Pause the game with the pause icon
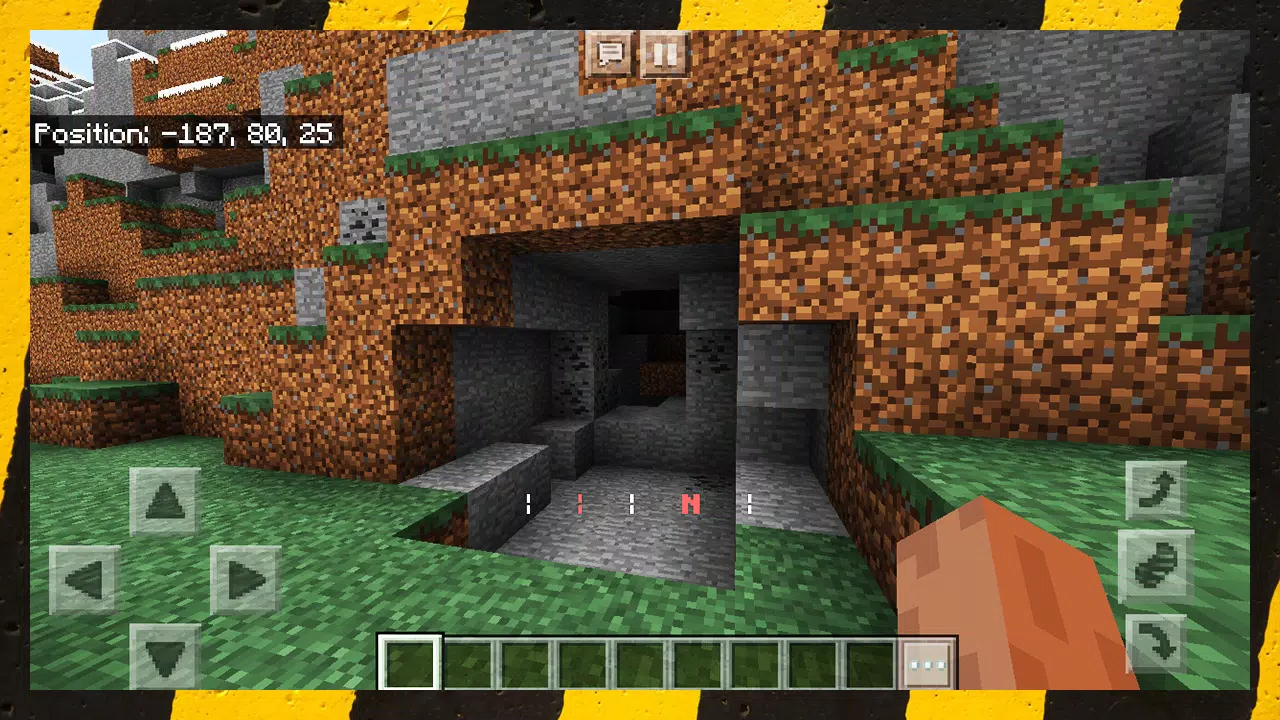The image size is (1280, 720). tap(665, 55)
